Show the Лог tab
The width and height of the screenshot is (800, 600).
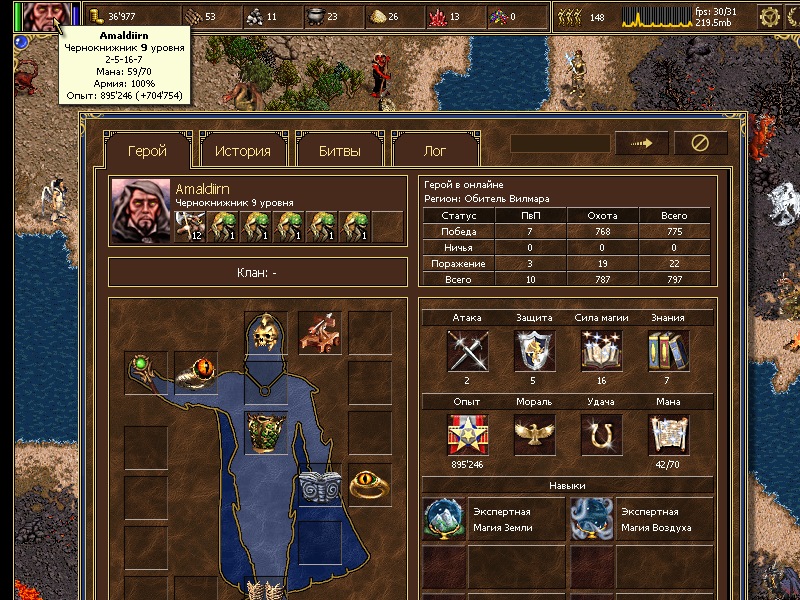[435, 151]
